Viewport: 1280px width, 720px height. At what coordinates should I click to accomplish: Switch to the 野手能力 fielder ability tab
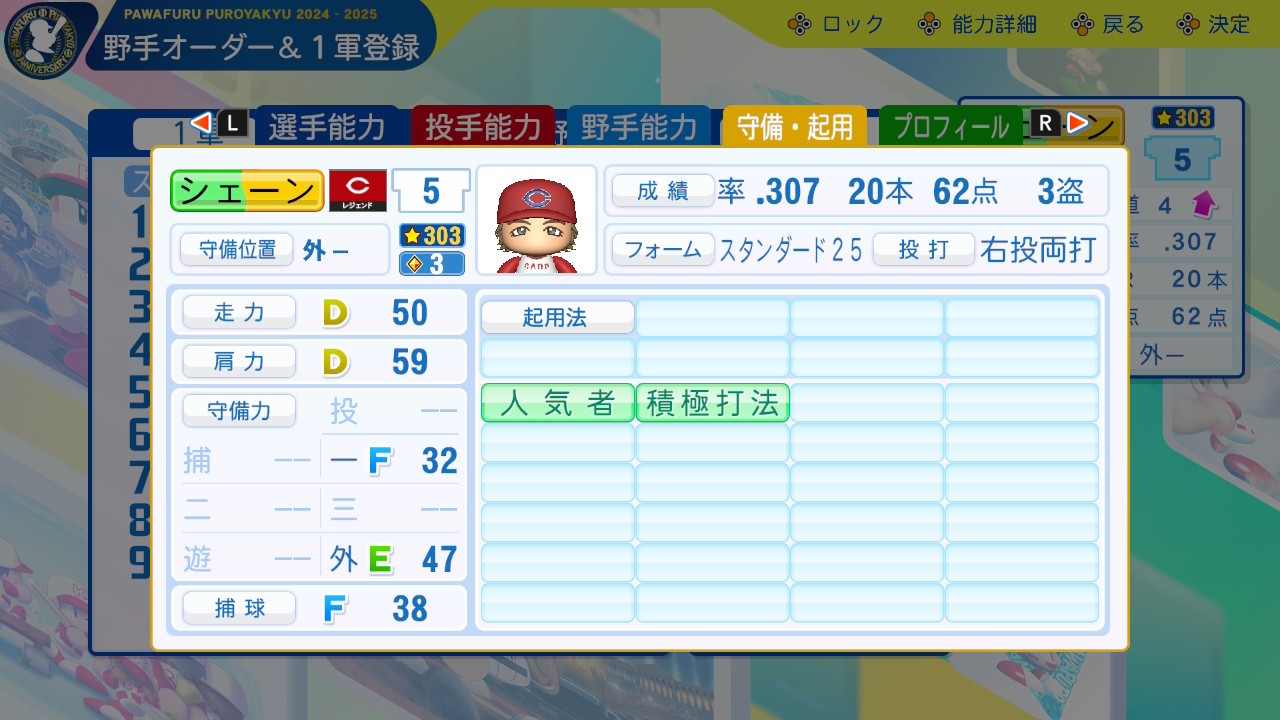tap(640, 127)
